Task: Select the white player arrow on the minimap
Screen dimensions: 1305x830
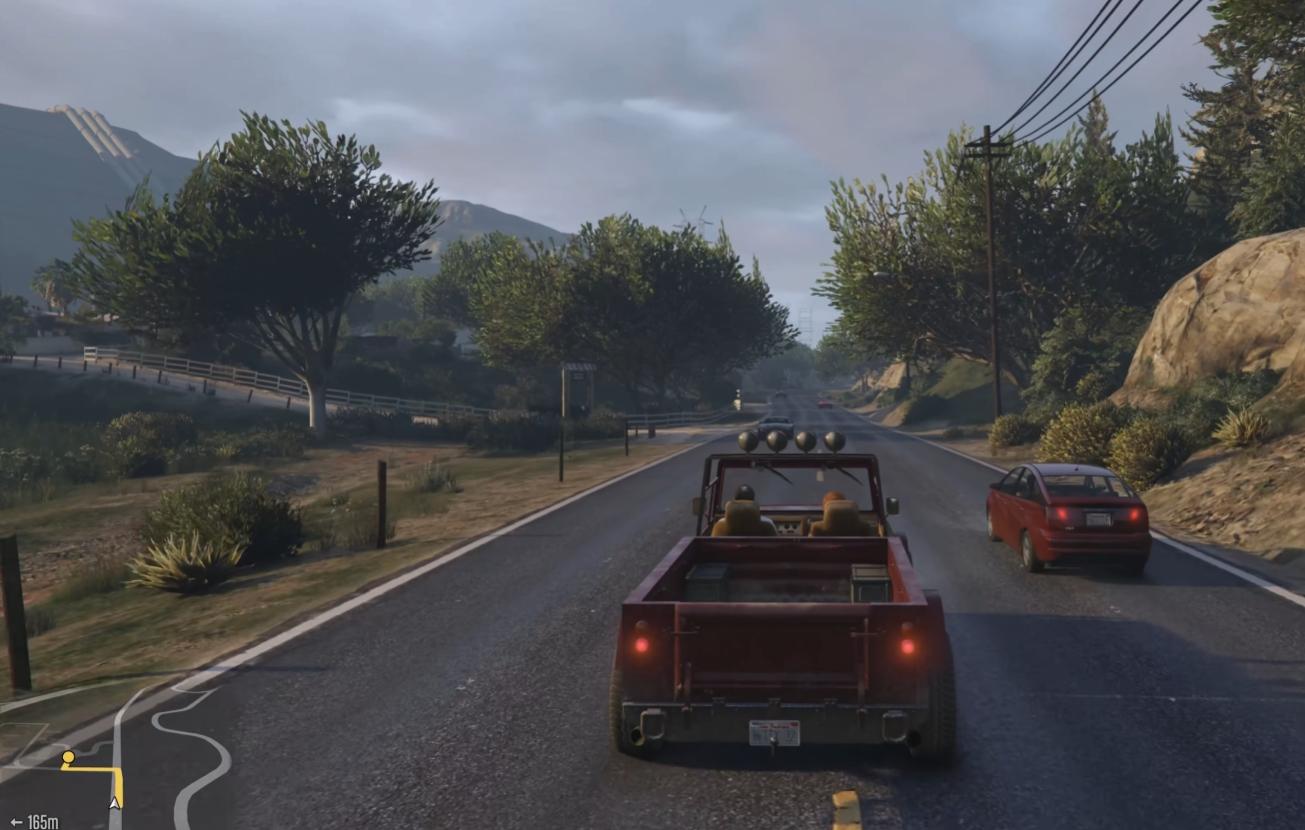Action: coord(115,802)
